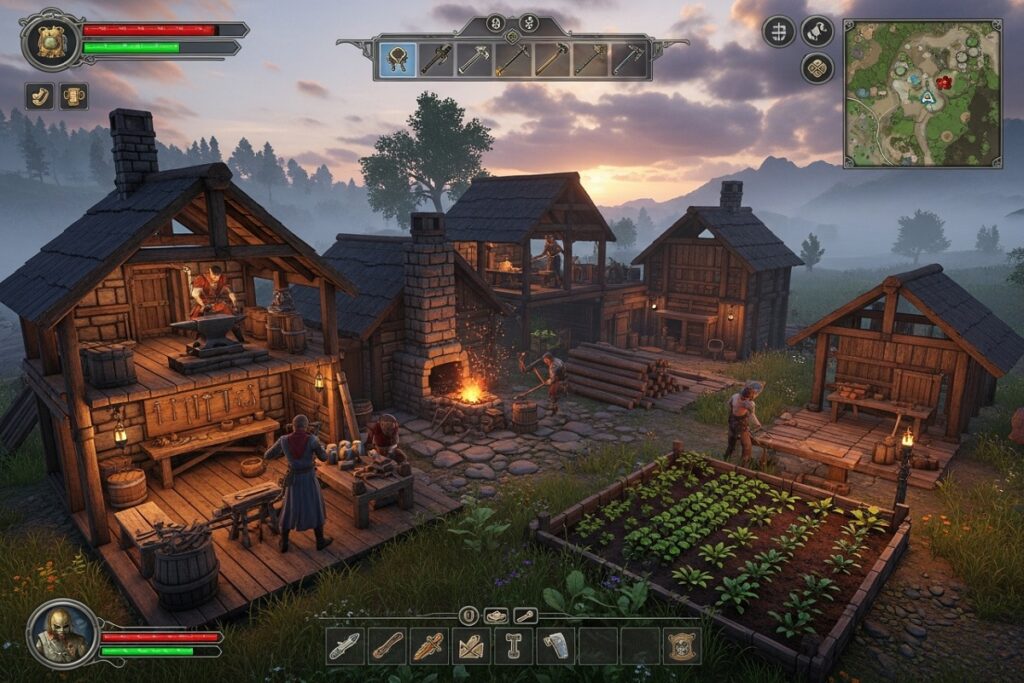Click the golden bear emblem portrait
This screenshot has height=683, width=1024.
(x=51, y=42)
